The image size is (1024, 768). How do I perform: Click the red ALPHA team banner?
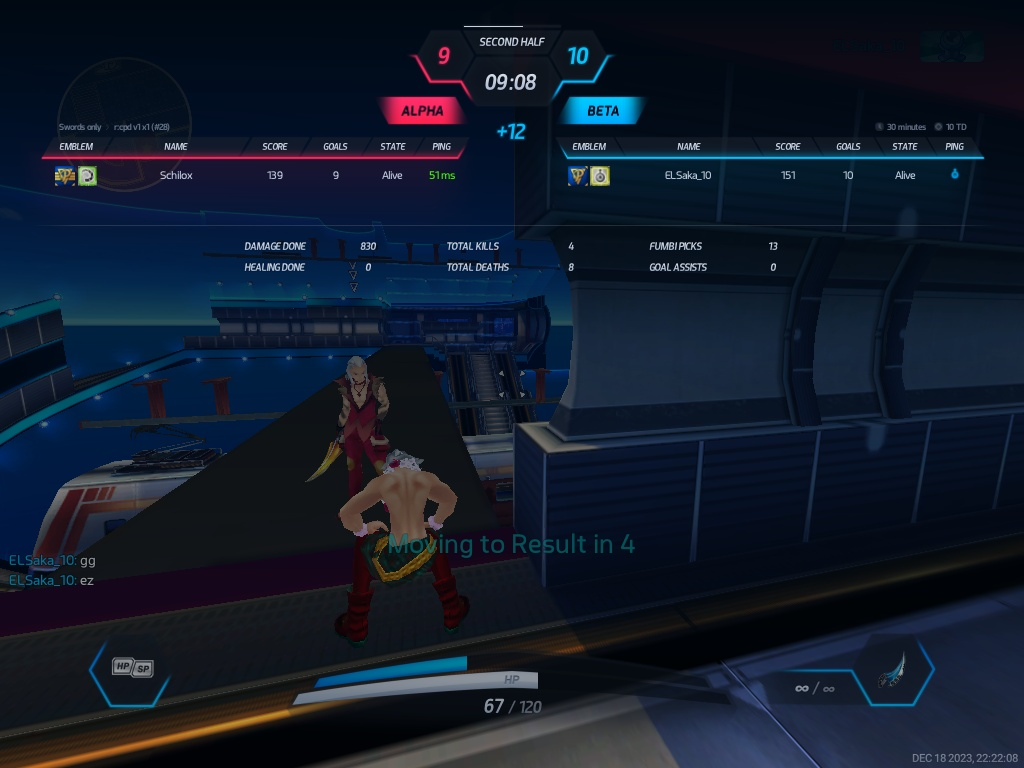421,111
